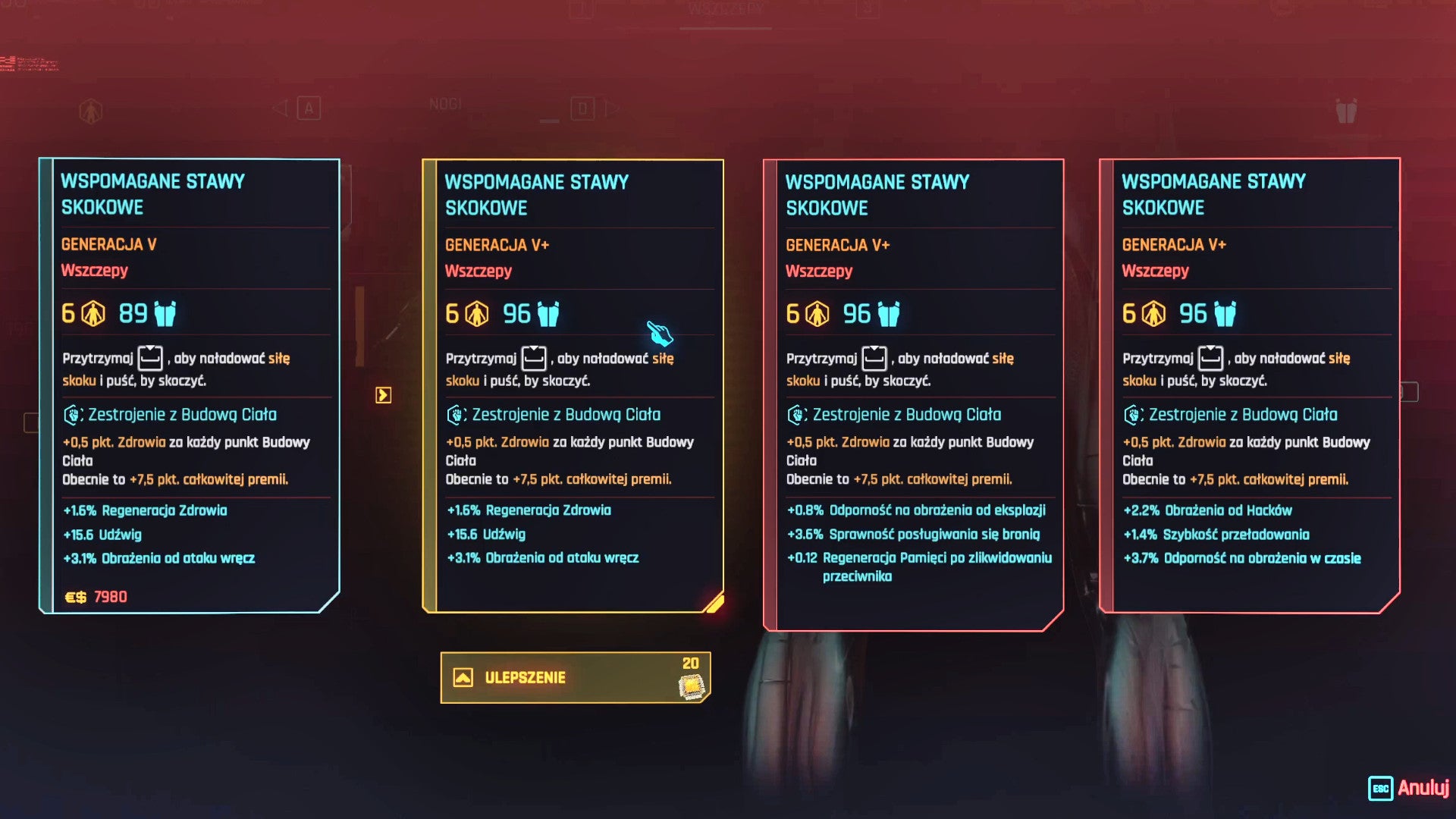Click the orange arrow between the first two cards
Viewport: 1456px width, 819px height.
383,395
